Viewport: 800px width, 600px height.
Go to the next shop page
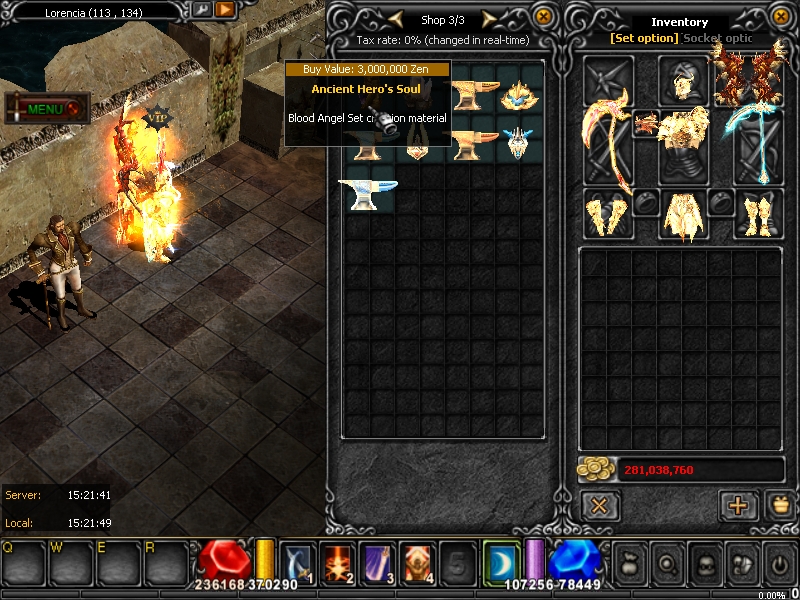pos(490,19)
